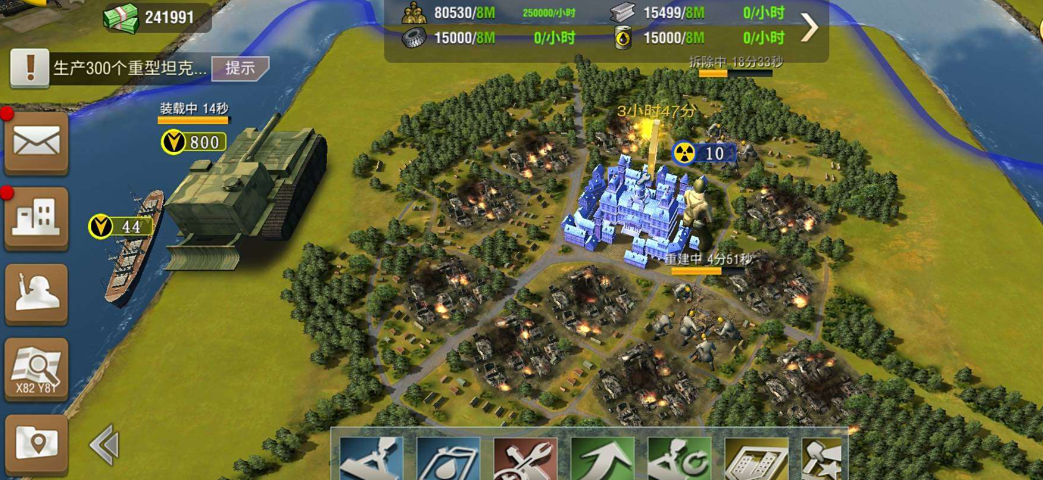Select the green crane rebuild button
Image resolution: width=1043 pixels, height=480 pixels.
click(679, 459)
